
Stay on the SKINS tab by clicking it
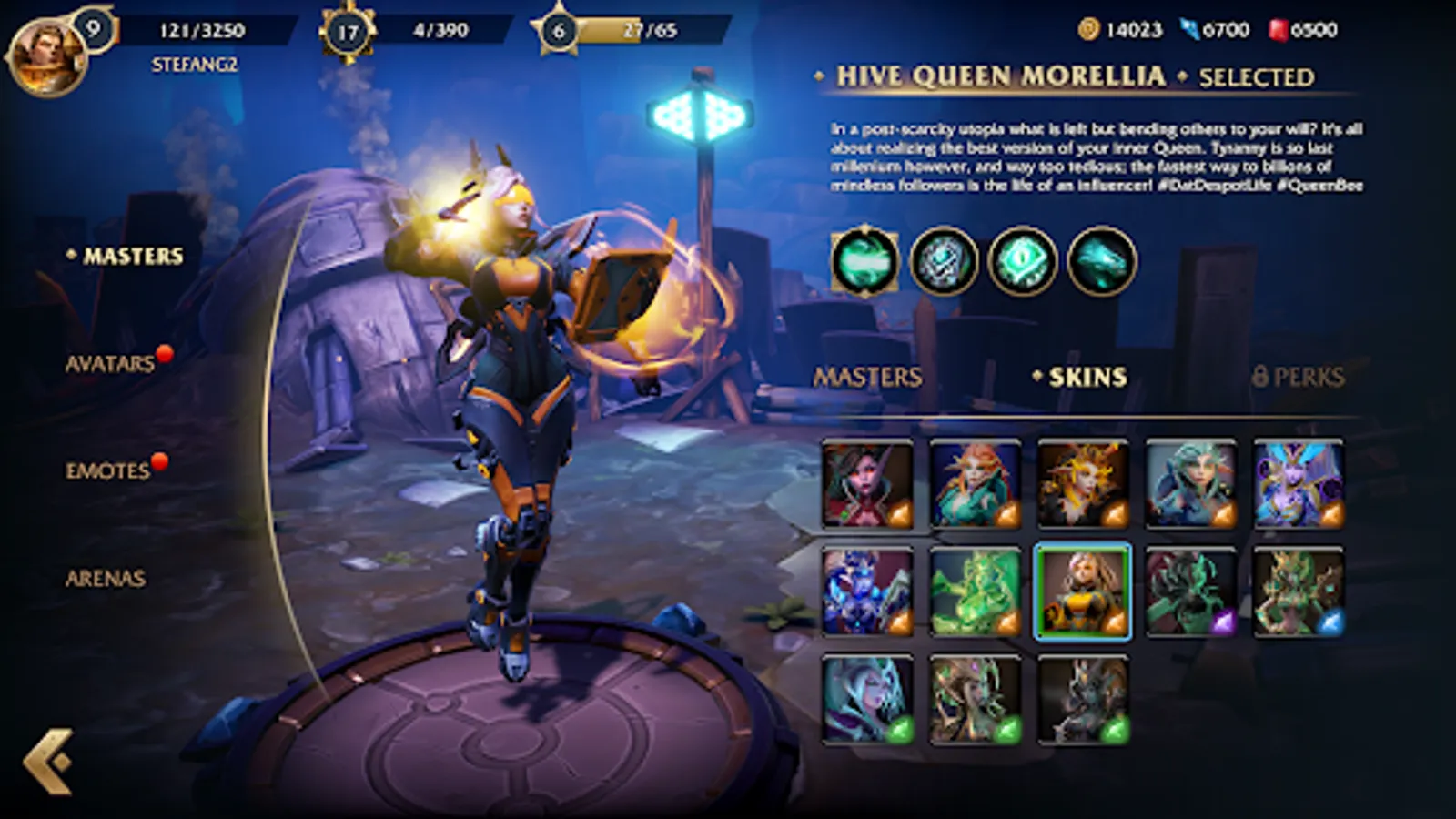pos(1083,375)
